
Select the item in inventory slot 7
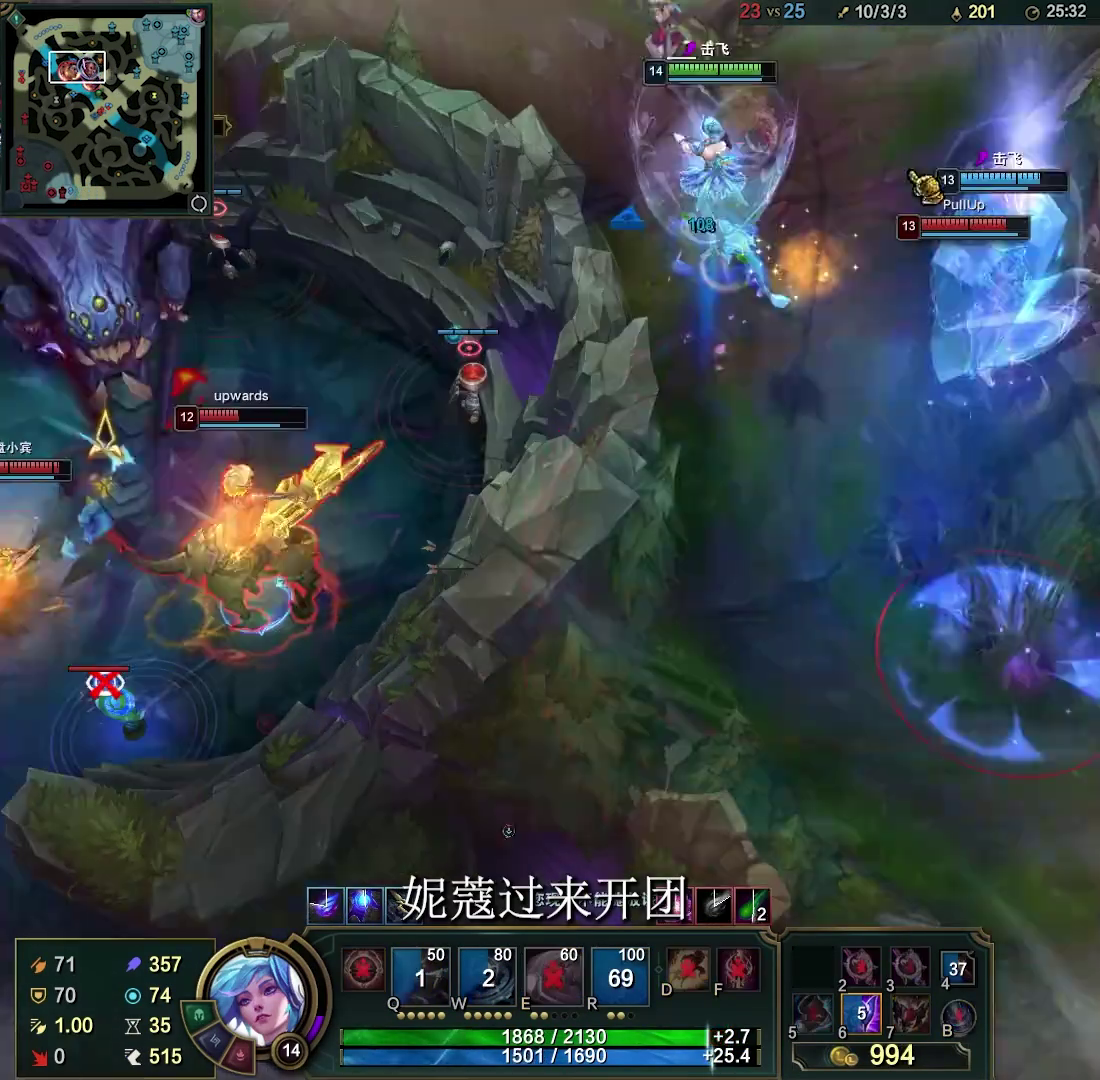tap(910, 1012)
